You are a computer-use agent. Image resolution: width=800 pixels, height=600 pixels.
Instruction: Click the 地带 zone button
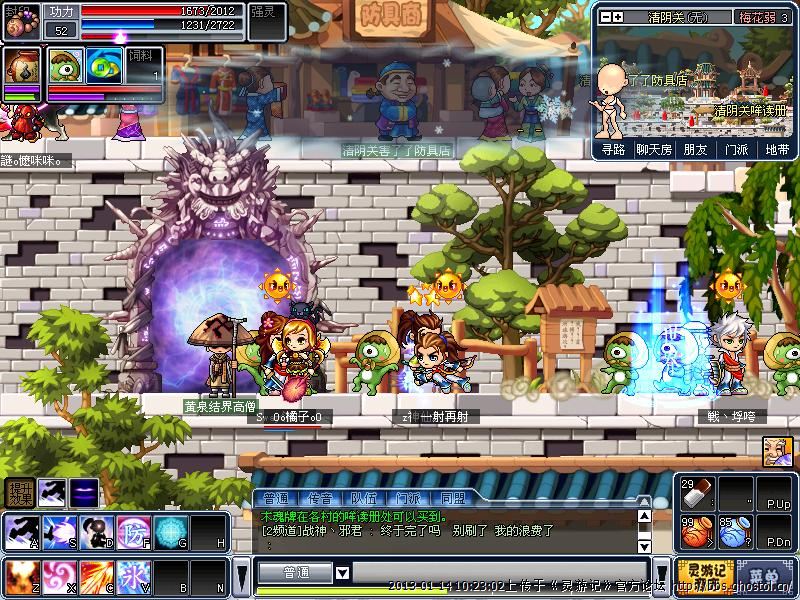point(777,149)
